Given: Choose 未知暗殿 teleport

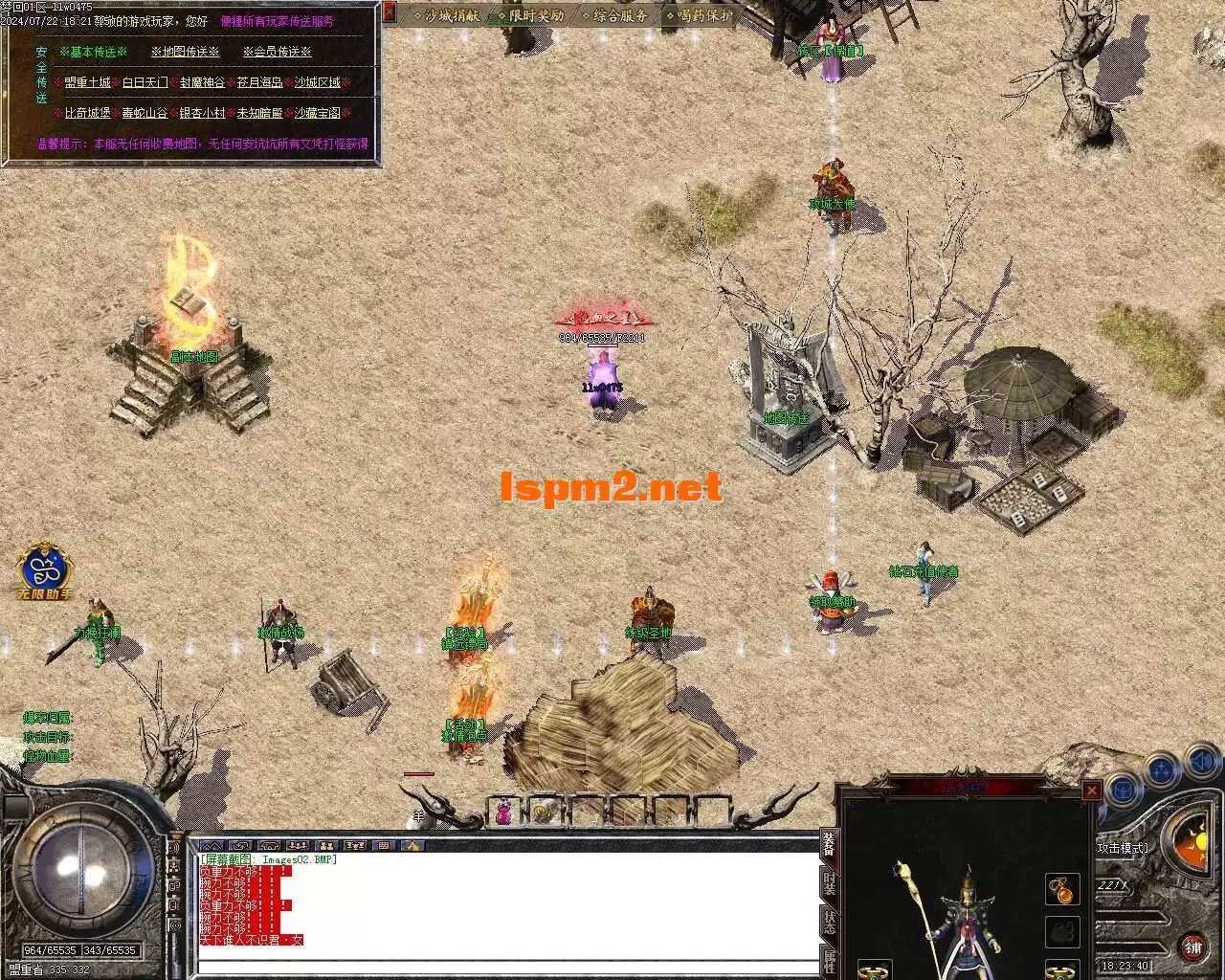Looking at the screenshot, I should 259,113.
